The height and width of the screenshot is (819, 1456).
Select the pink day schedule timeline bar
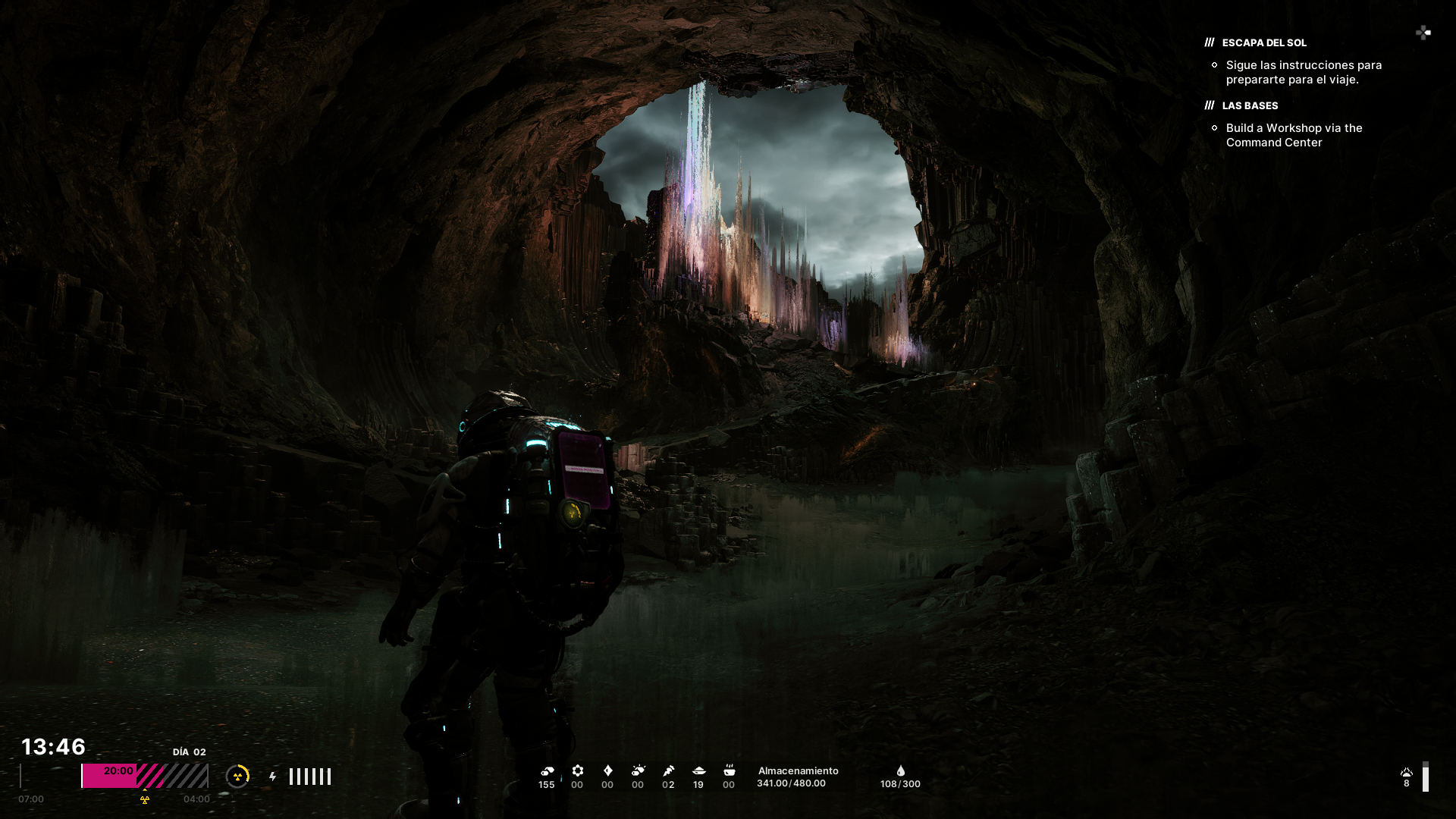(144, 776)
